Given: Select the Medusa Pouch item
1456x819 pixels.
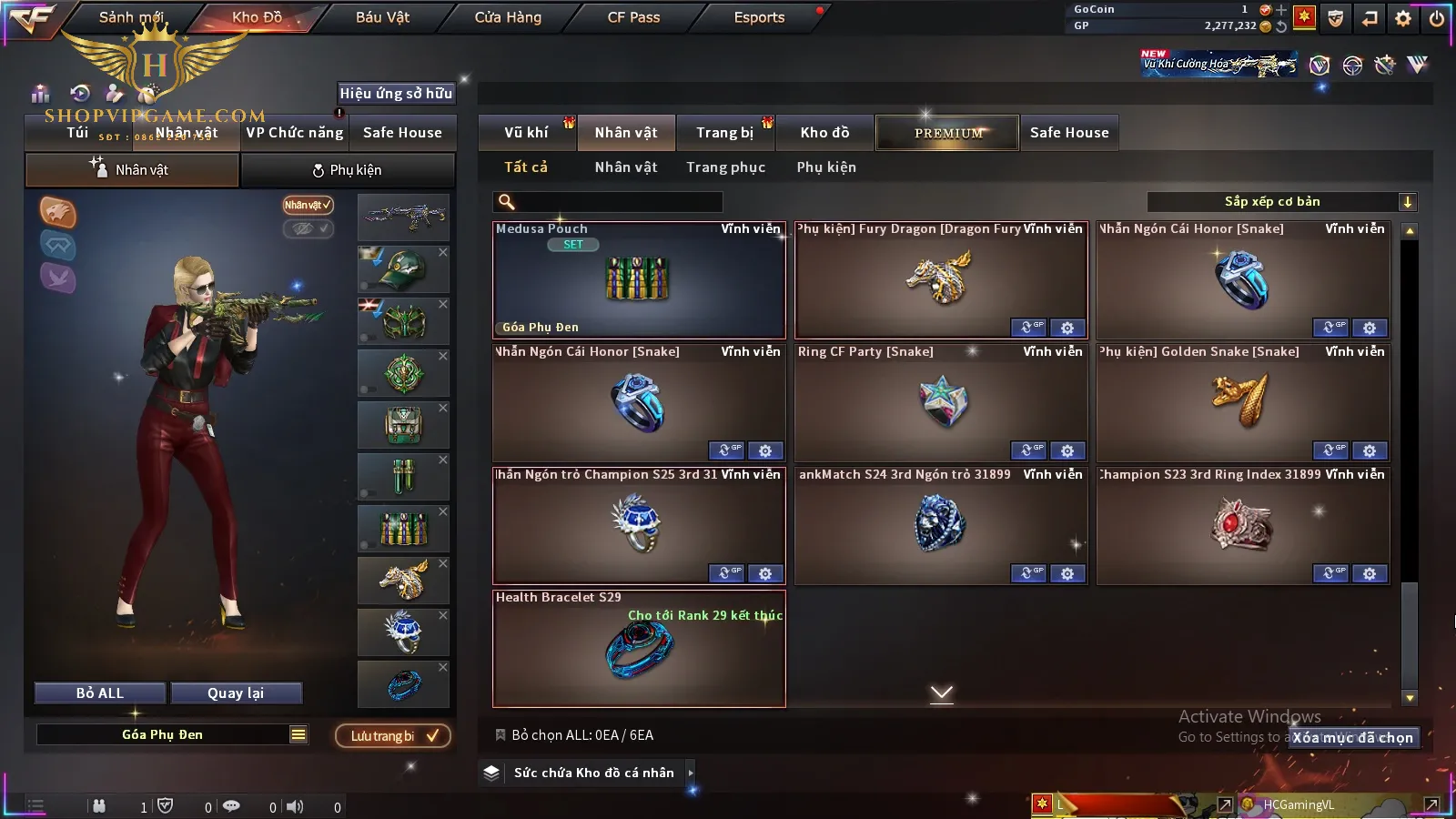Looking at the screenshot, I should [x=638, y=280].
